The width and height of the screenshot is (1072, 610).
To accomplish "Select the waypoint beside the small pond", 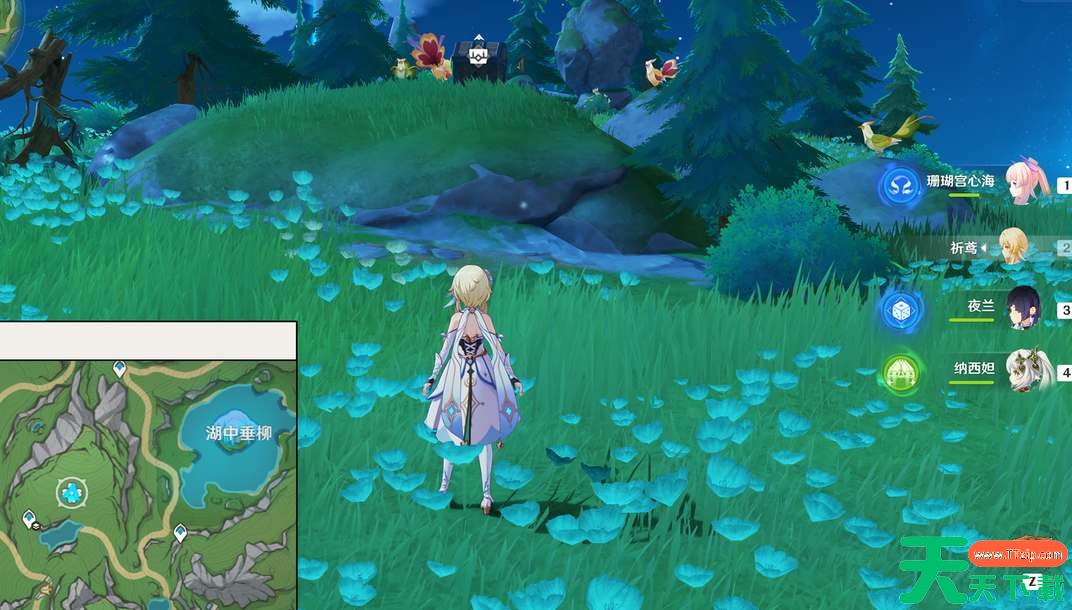I will pyautogui.click(x=30, y=518).
